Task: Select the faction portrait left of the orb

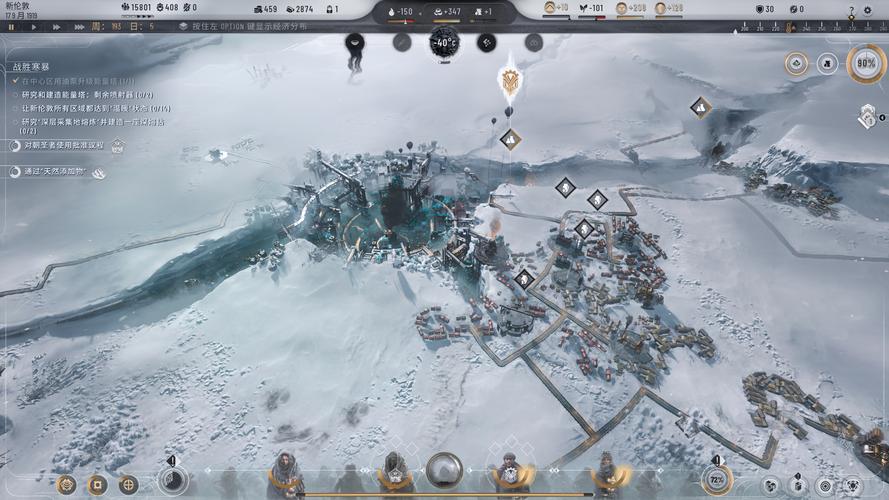Action: 395,473
